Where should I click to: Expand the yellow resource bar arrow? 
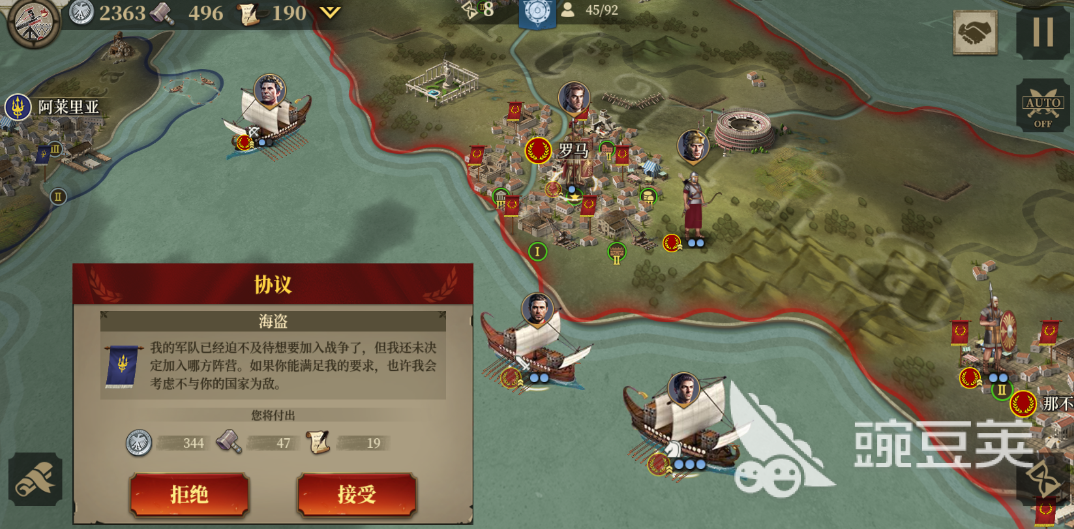point(330,13)
